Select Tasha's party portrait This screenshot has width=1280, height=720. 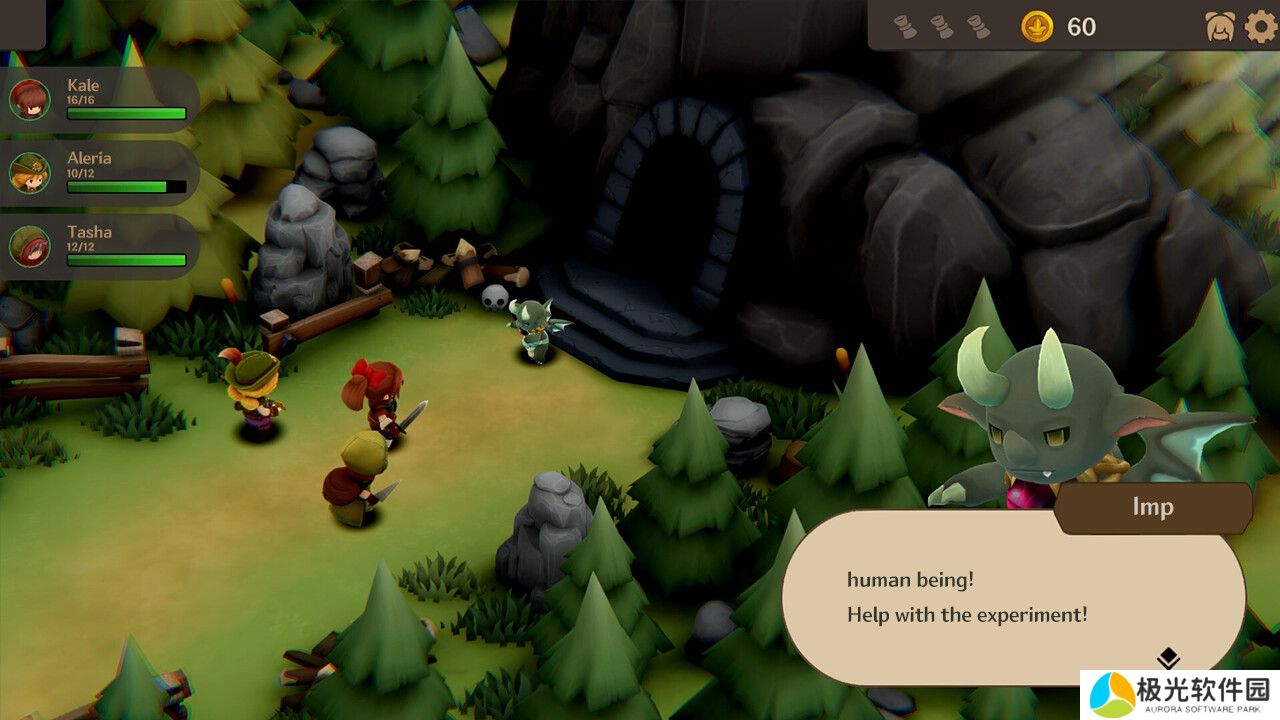coord(30,246)
